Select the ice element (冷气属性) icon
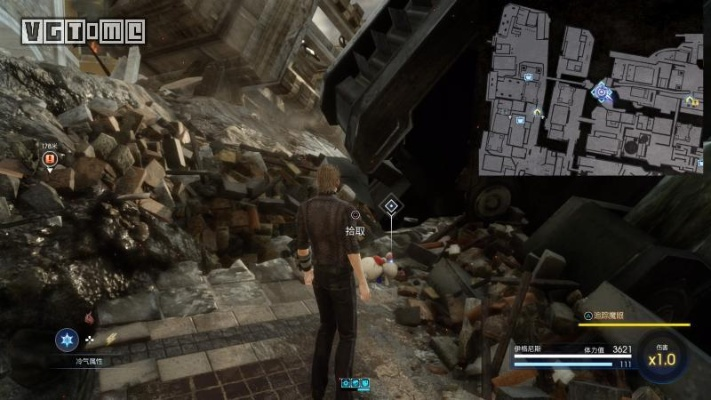 click(x=66, y=339)
